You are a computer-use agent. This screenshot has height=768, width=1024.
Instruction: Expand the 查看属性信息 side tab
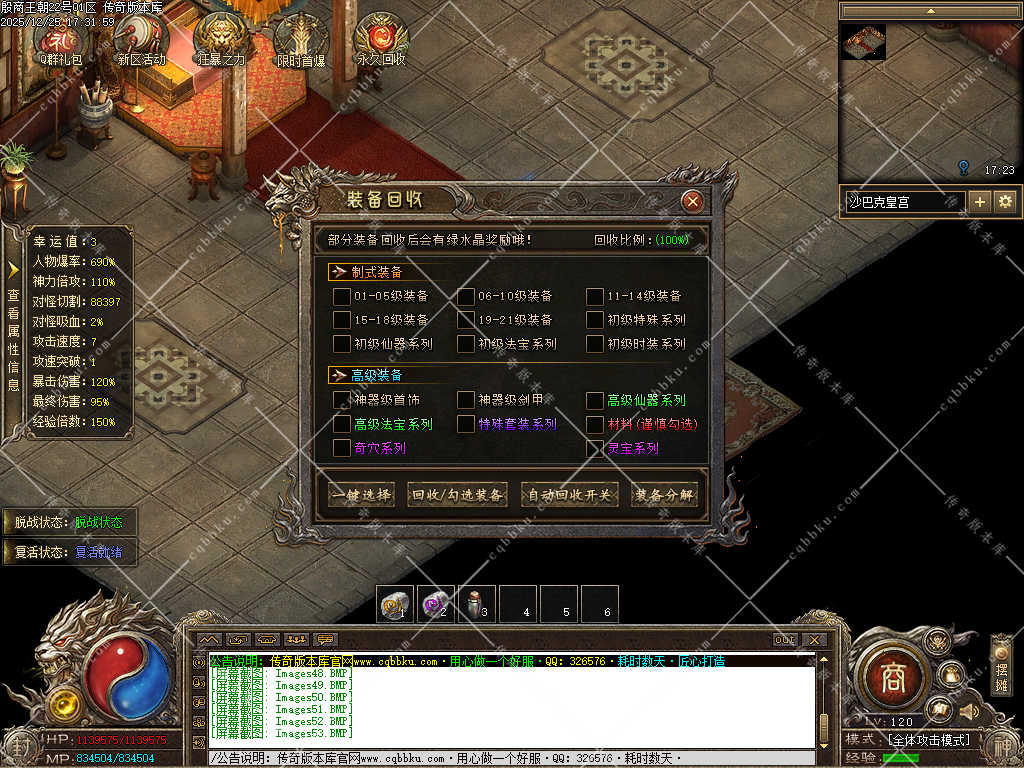(x=13, y=332)
